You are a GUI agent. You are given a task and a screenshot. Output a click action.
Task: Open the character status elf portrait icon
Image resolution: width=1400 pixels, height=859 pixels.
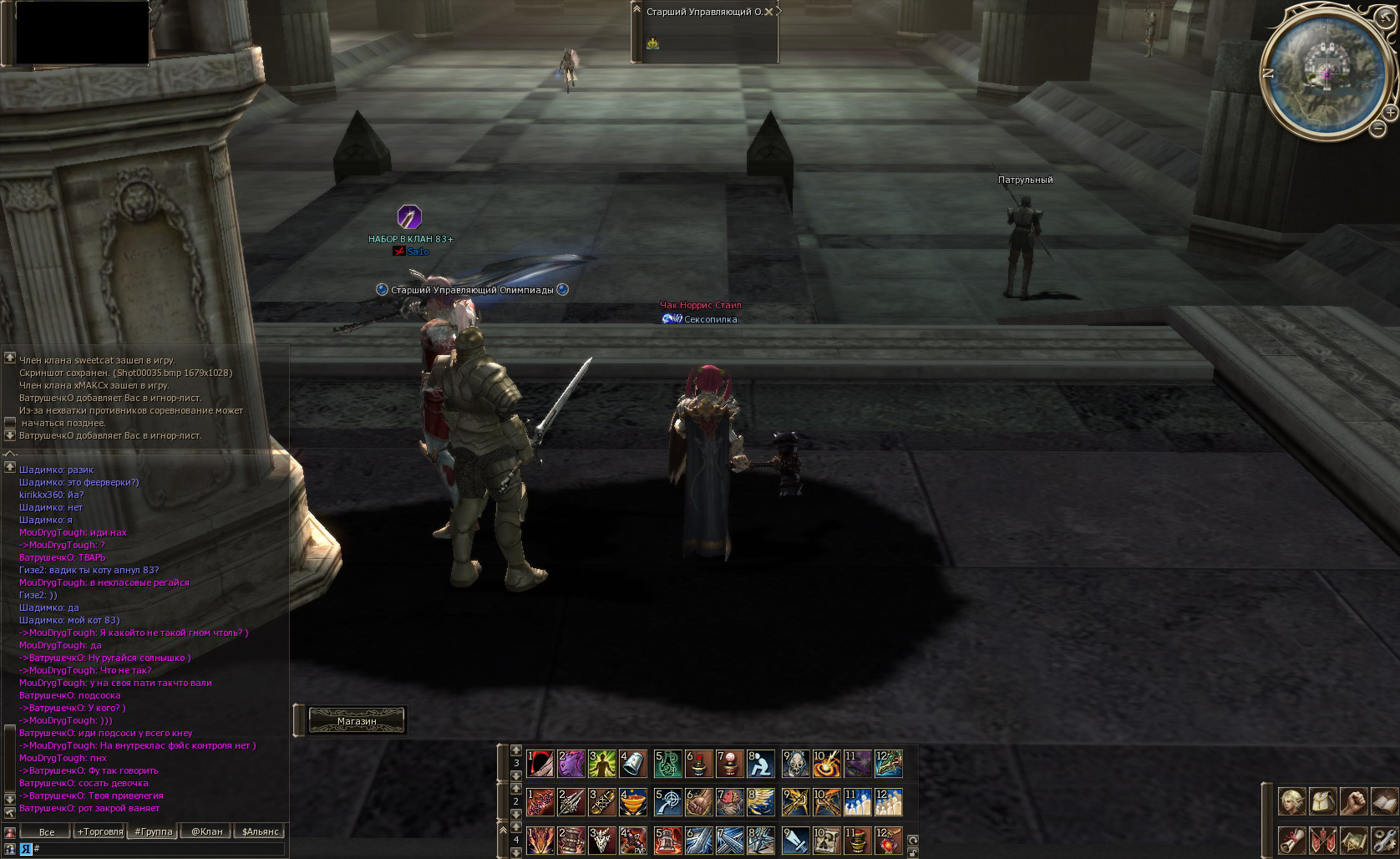click(x=1292, y=802)
